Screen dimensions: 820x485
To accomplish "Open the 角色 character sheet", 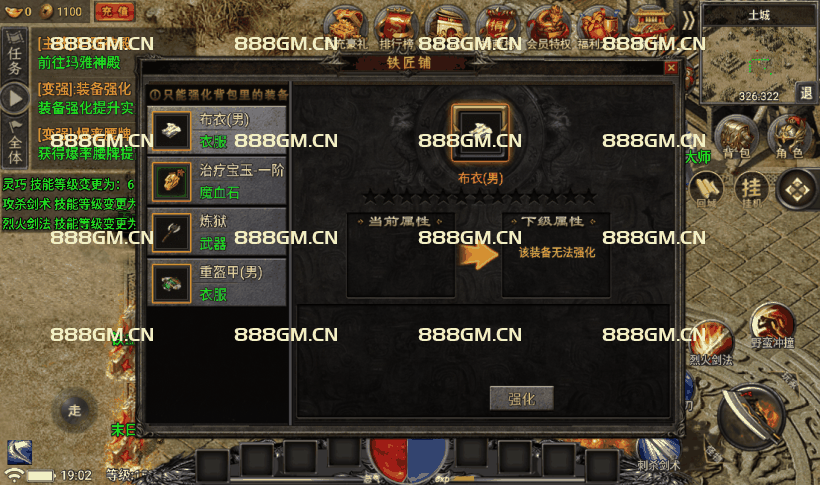I will tap(789, 136).
